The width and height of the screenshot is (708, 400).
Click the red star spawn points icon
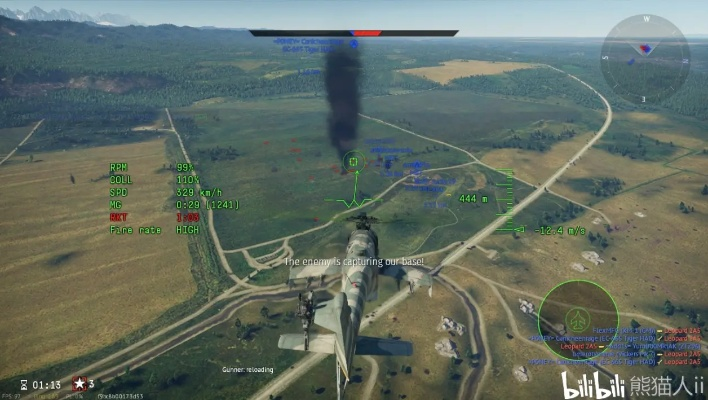point(78,383)
